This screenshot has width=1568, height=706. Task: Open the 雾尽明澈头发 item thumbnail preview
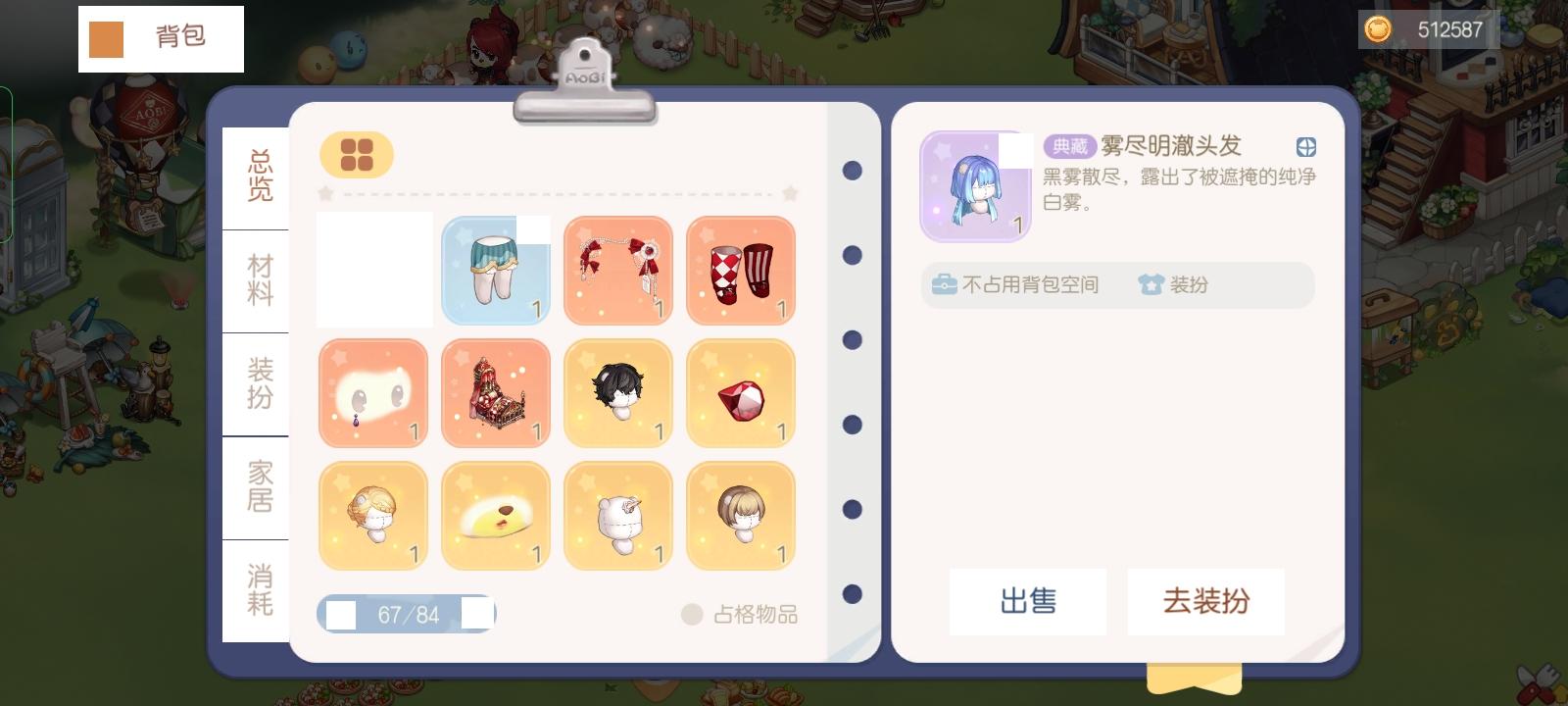pos(974,186)
